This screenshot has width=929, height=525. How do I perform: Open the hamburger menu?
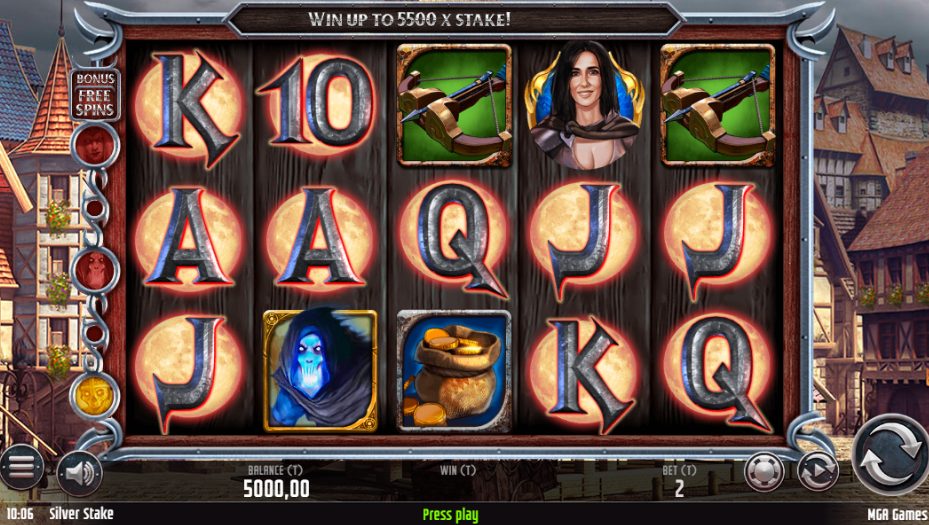(21, 467)
